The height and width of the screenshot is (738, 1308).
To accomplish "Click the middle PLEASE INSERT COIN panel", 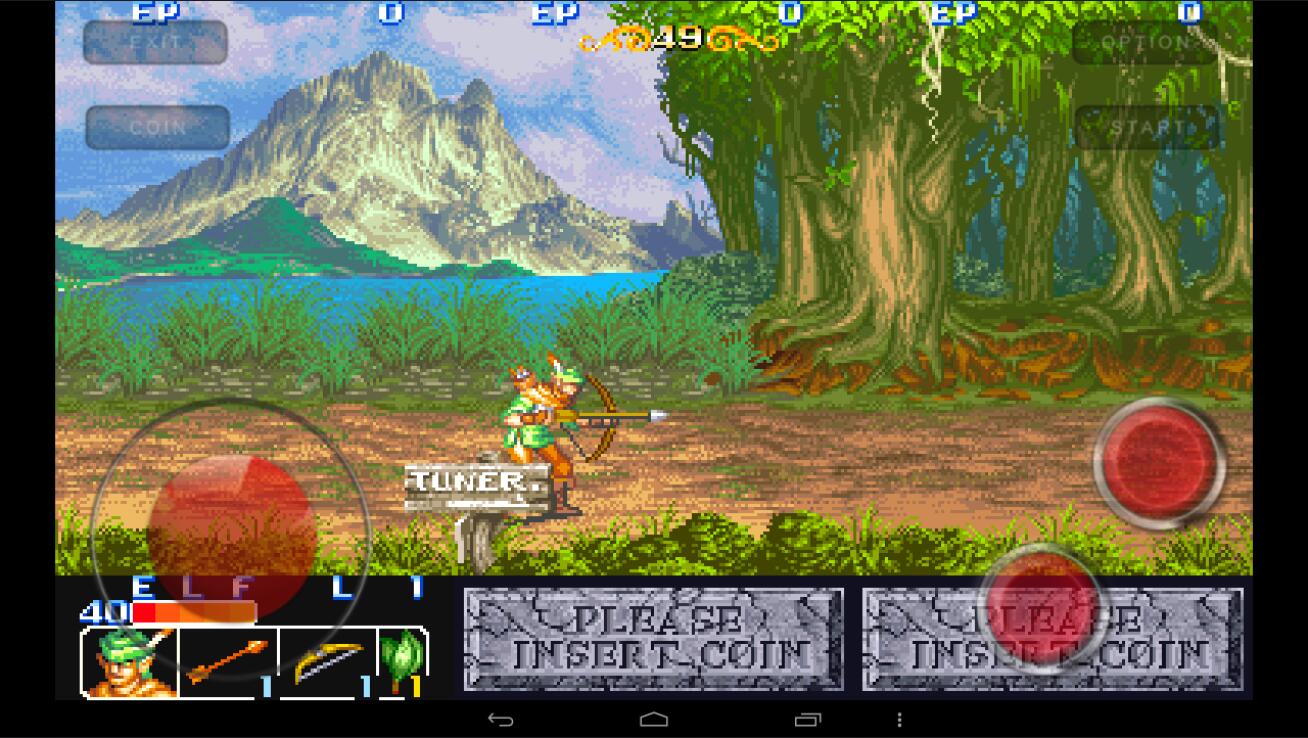I will pyautogui.click(x=650, y=638).
